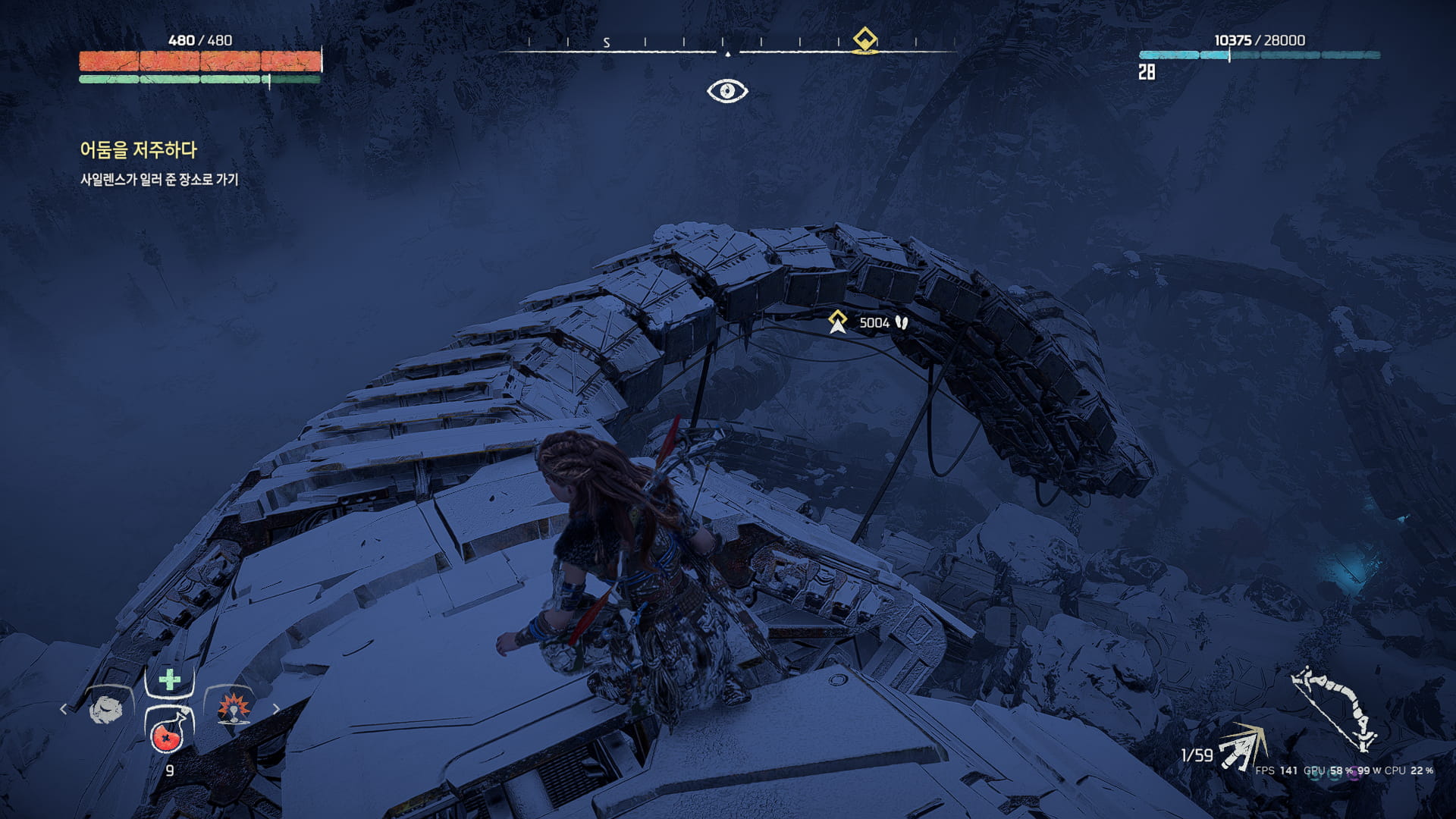The width and height of the screenshot is (1456, 819).
Task: Click the 5004 distance quest waypoint marker
Action: click(x=837, y=322)
